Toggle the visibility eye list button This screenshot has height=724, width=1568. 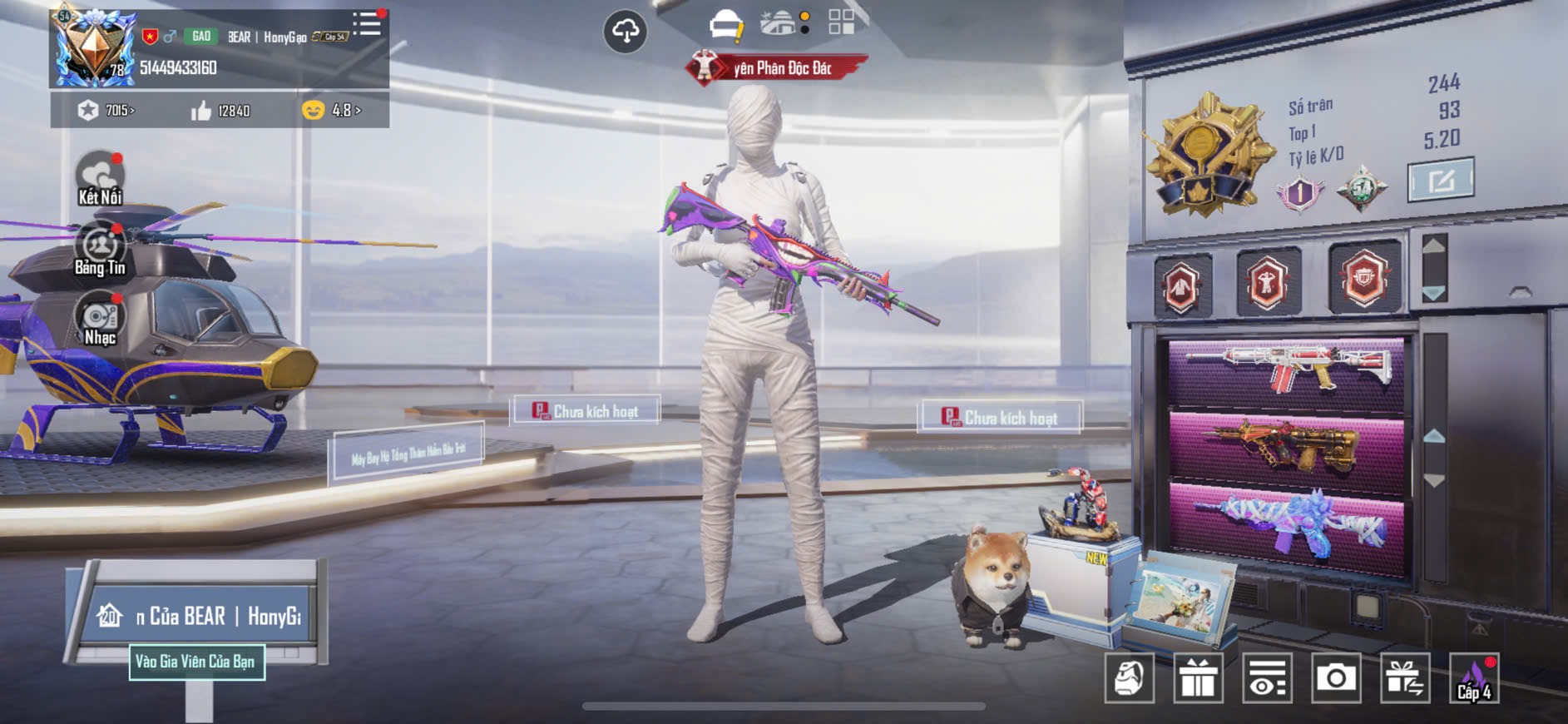1267,678
